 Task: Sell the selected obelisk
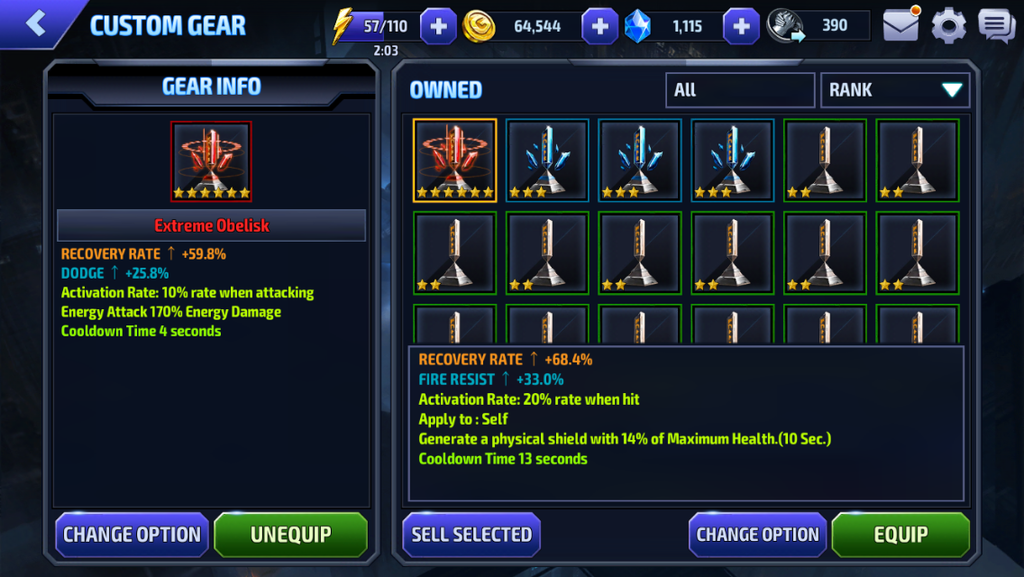point(471,535)
